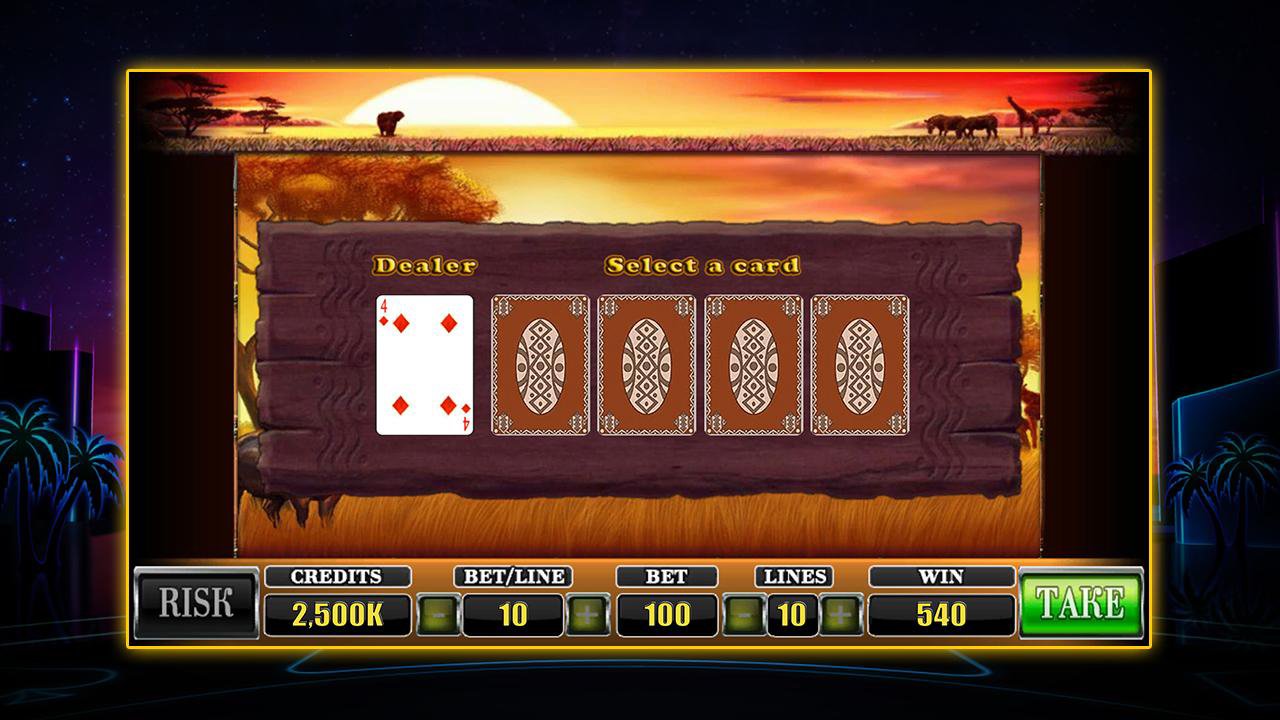1280x720 pixels.
Task: Click the Dealer heading text
Action: (424, 265)
